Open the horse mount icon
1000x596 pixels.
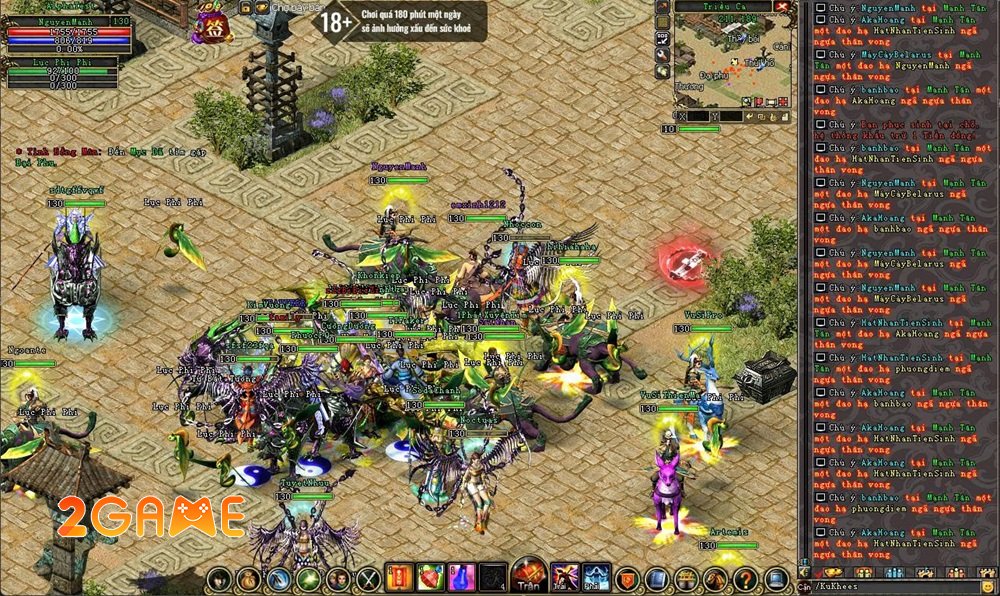715,579
